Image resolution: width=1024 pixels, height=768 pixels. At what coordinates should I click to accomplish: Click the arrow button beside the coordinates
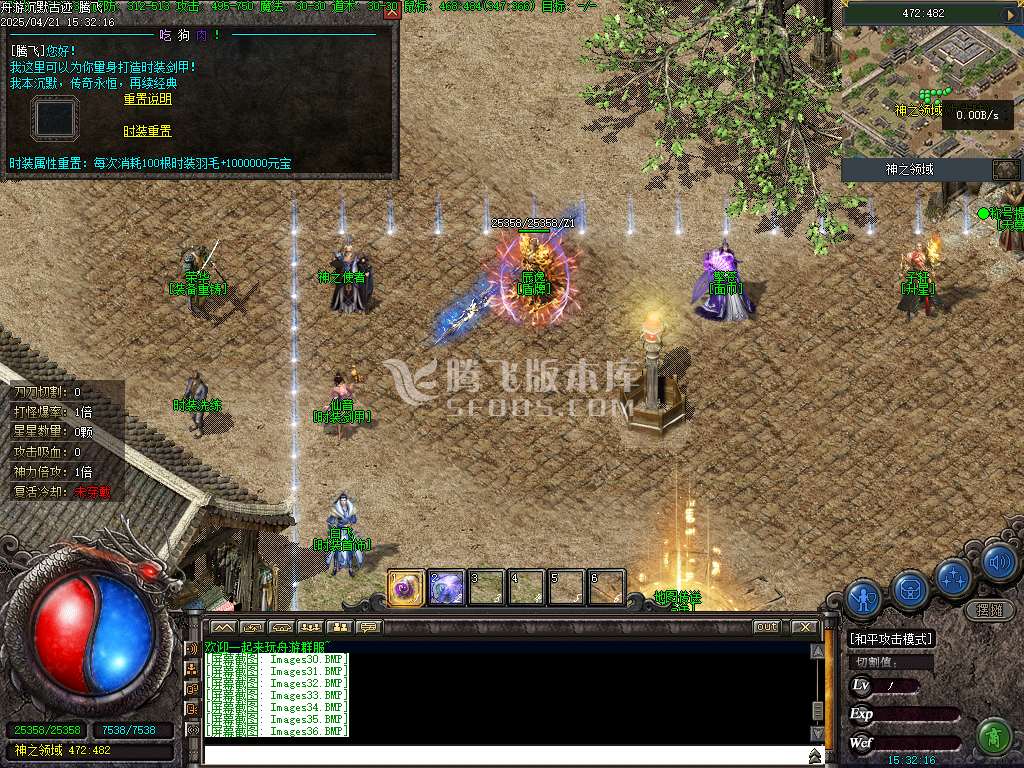coord(1009,14)
